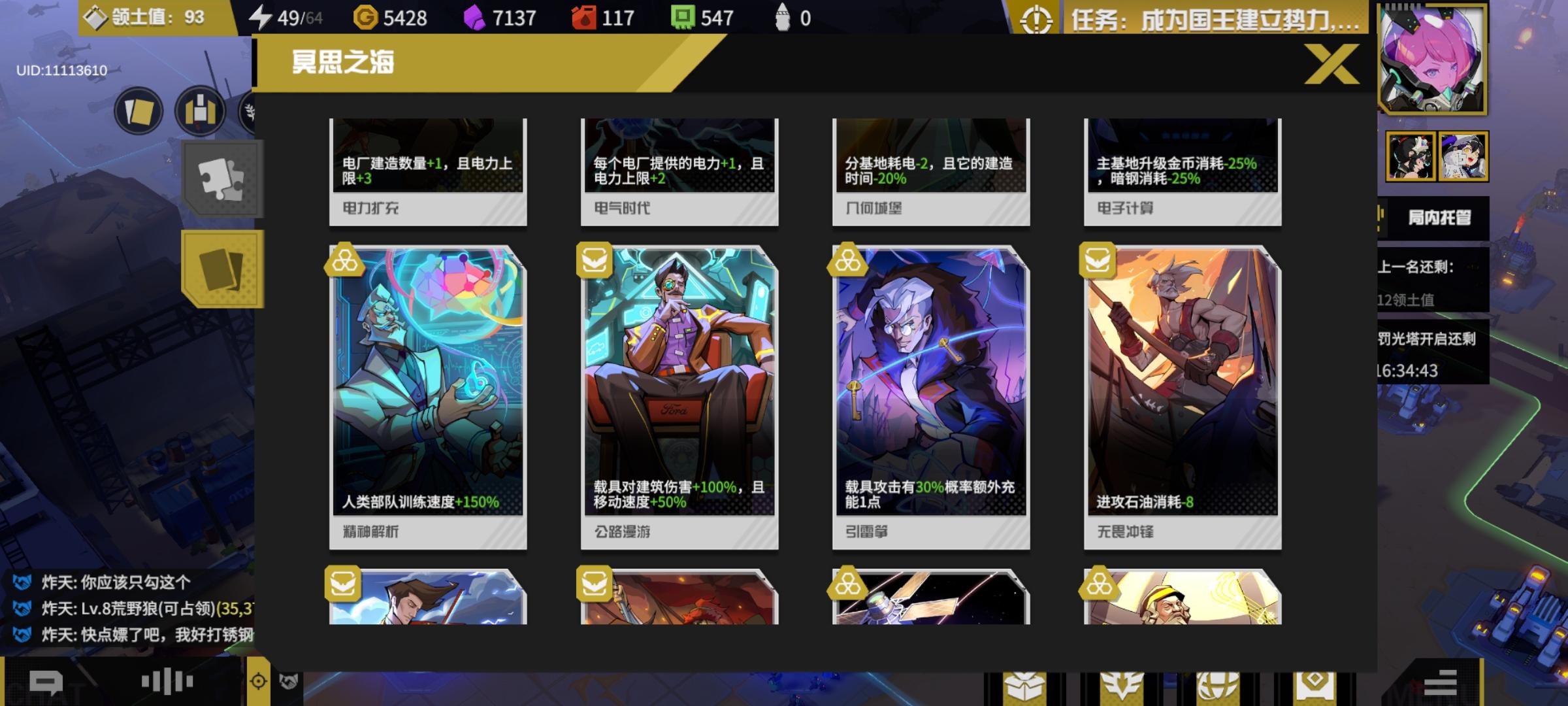
Task: Select the hexagon faction badge on 精神解析 card
Action: (344, 260)
